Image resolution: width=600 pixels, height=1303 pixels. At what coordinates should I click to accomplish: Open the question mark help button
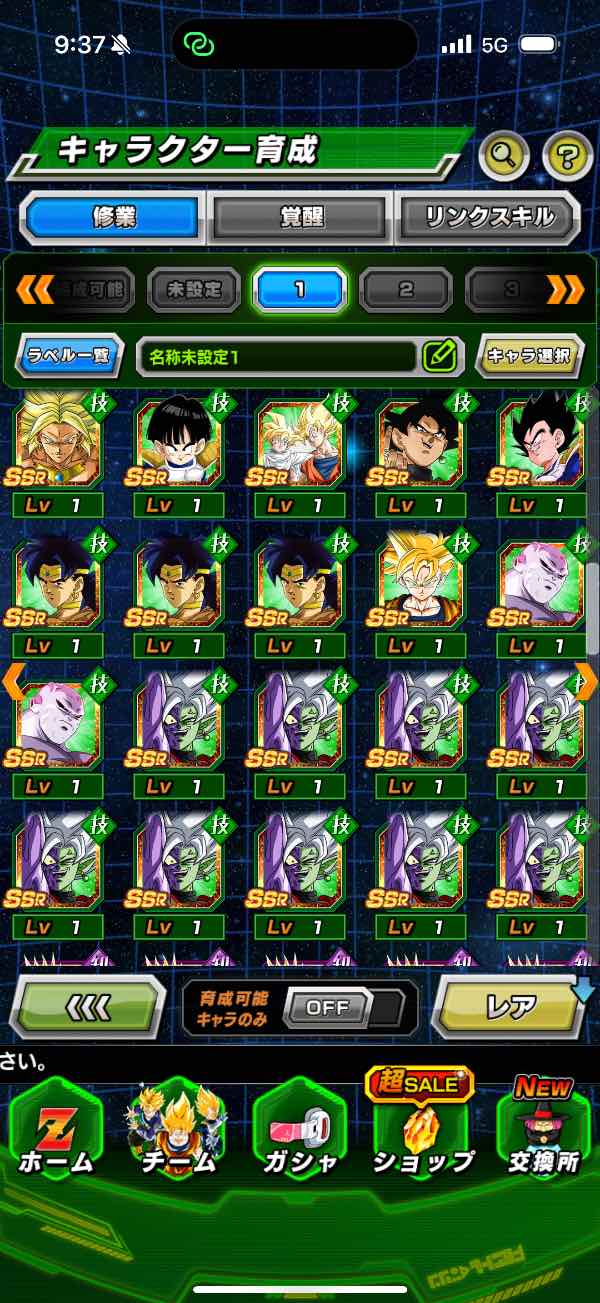pyautogui.click(x=567, y=154)
